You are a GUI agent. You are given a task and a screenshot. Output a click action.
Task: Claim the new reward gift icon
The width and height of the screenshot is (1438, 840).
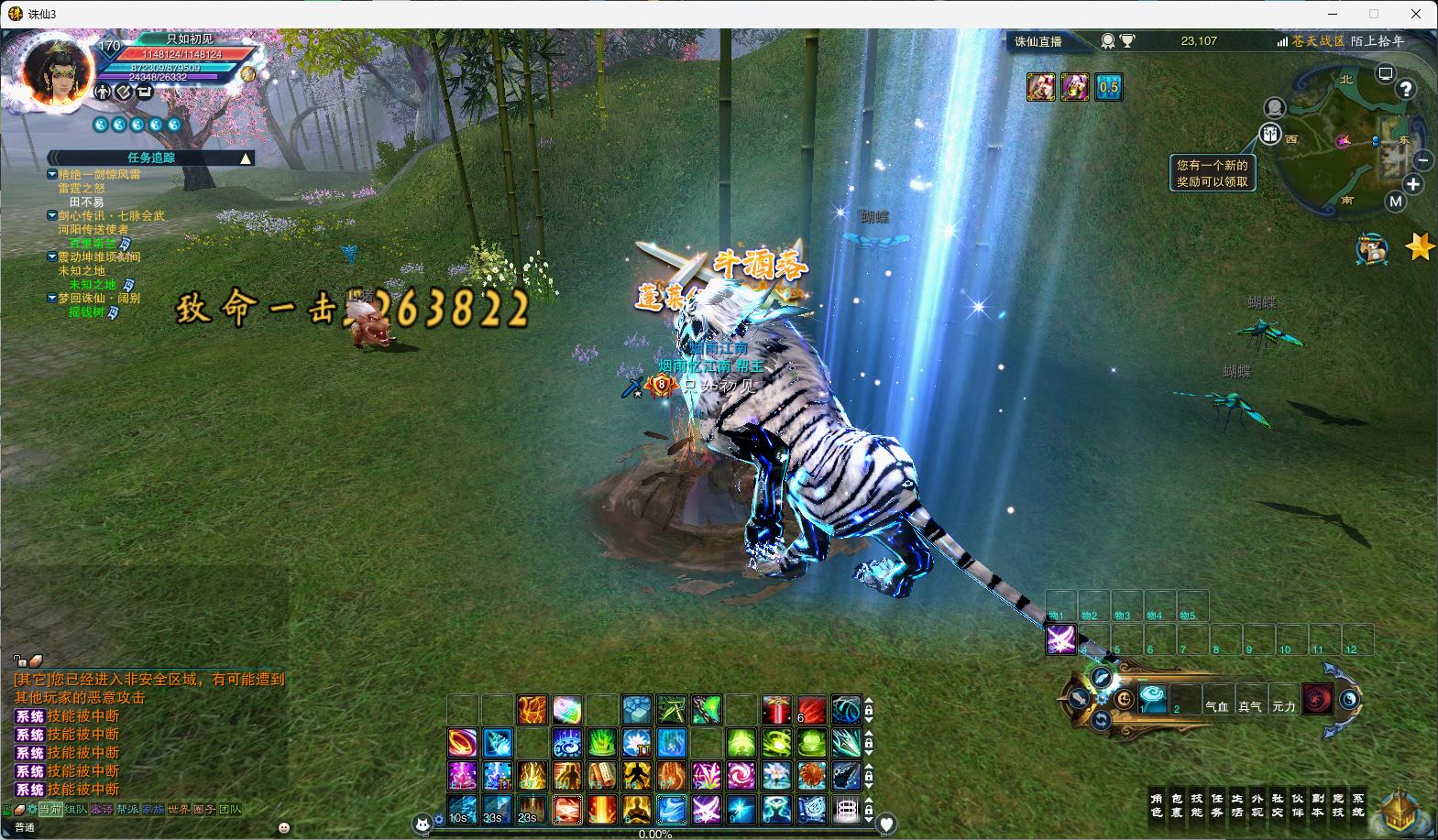tap(1270, 134)
